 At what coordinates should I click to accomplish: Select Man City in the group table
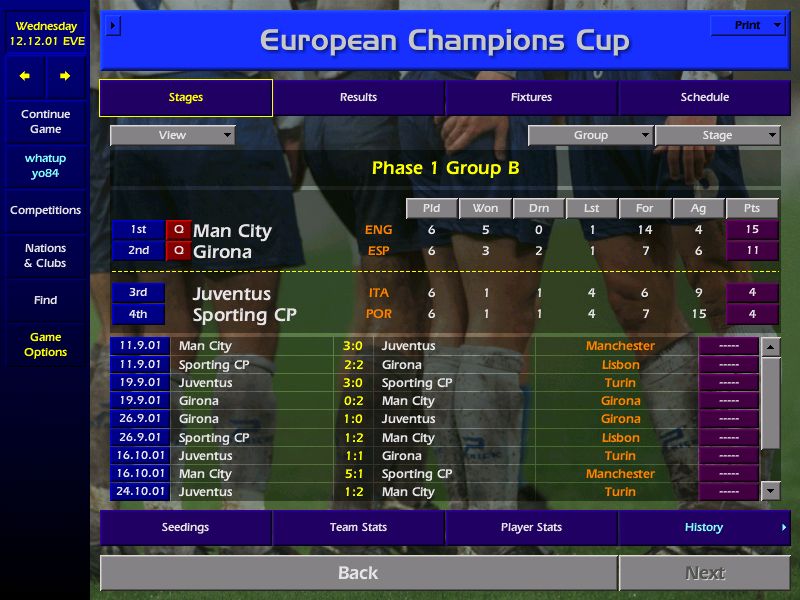232,231
